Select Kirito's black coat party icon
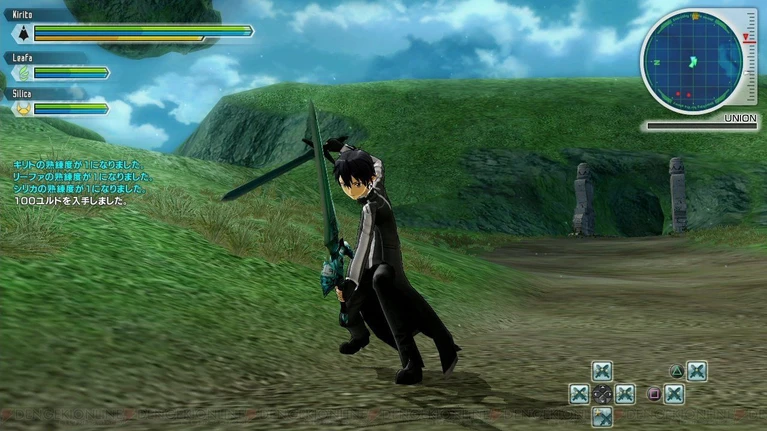This screenshot has width=767, height=431. click(22, 32)
